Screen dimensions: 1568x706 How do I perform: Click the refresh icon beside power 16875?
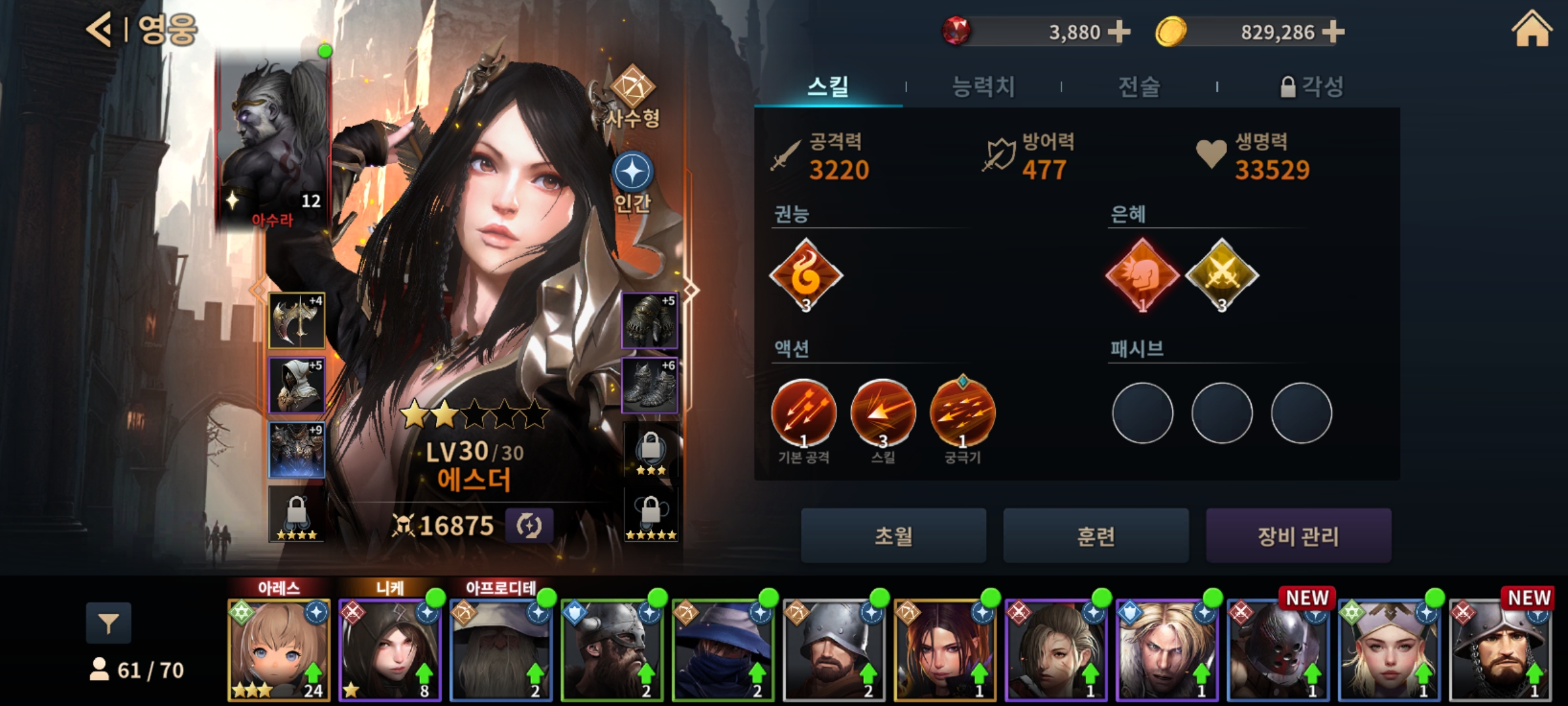point(529,526)
